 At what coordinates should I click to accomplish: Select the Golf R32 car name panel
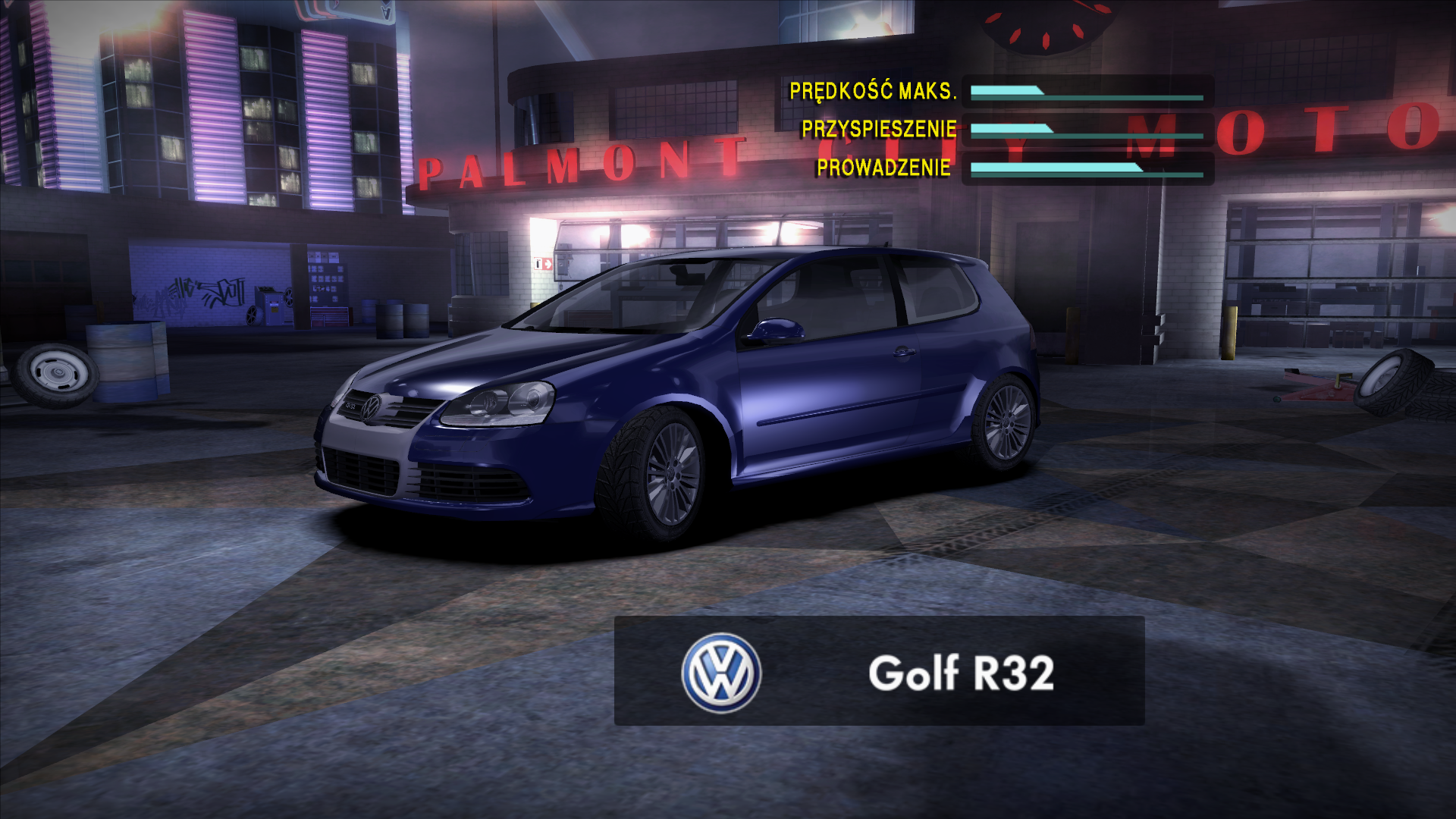tap(960, 672)
